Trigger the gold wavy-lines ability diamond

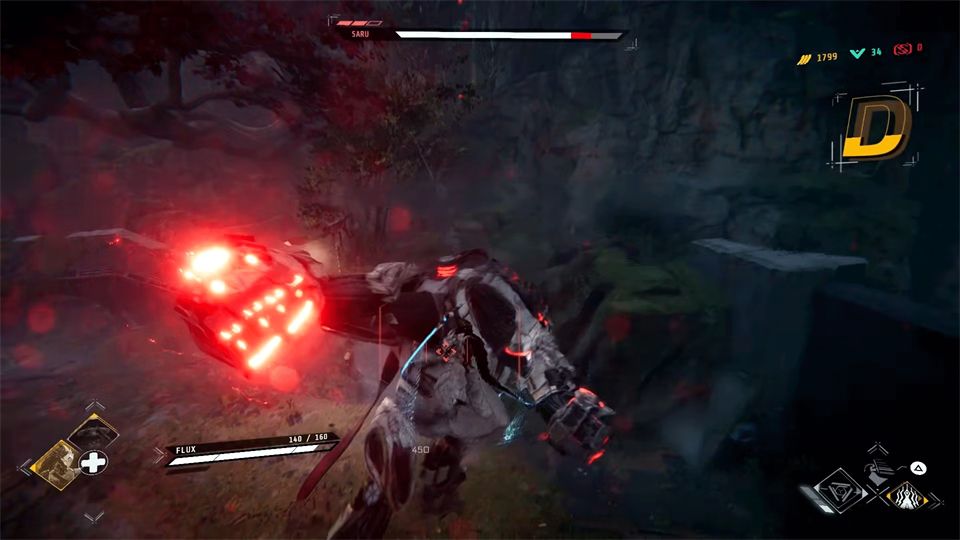coord(909,496)
